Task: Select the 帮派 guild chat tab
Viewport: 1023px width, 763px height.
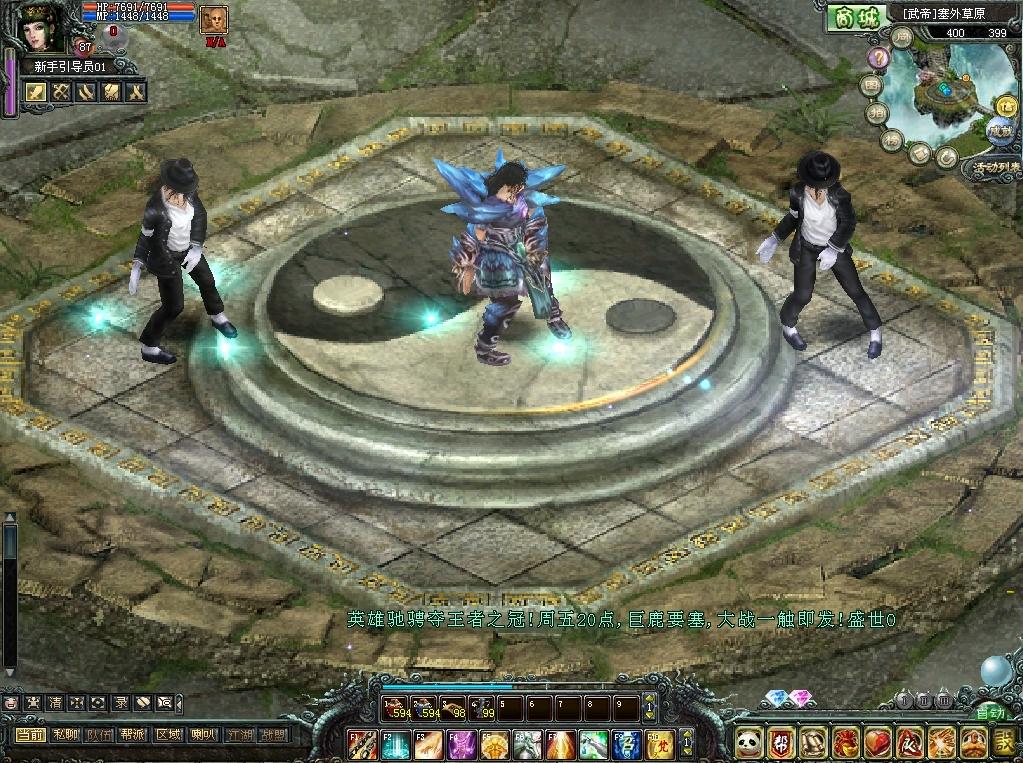Action: [133, 735]
